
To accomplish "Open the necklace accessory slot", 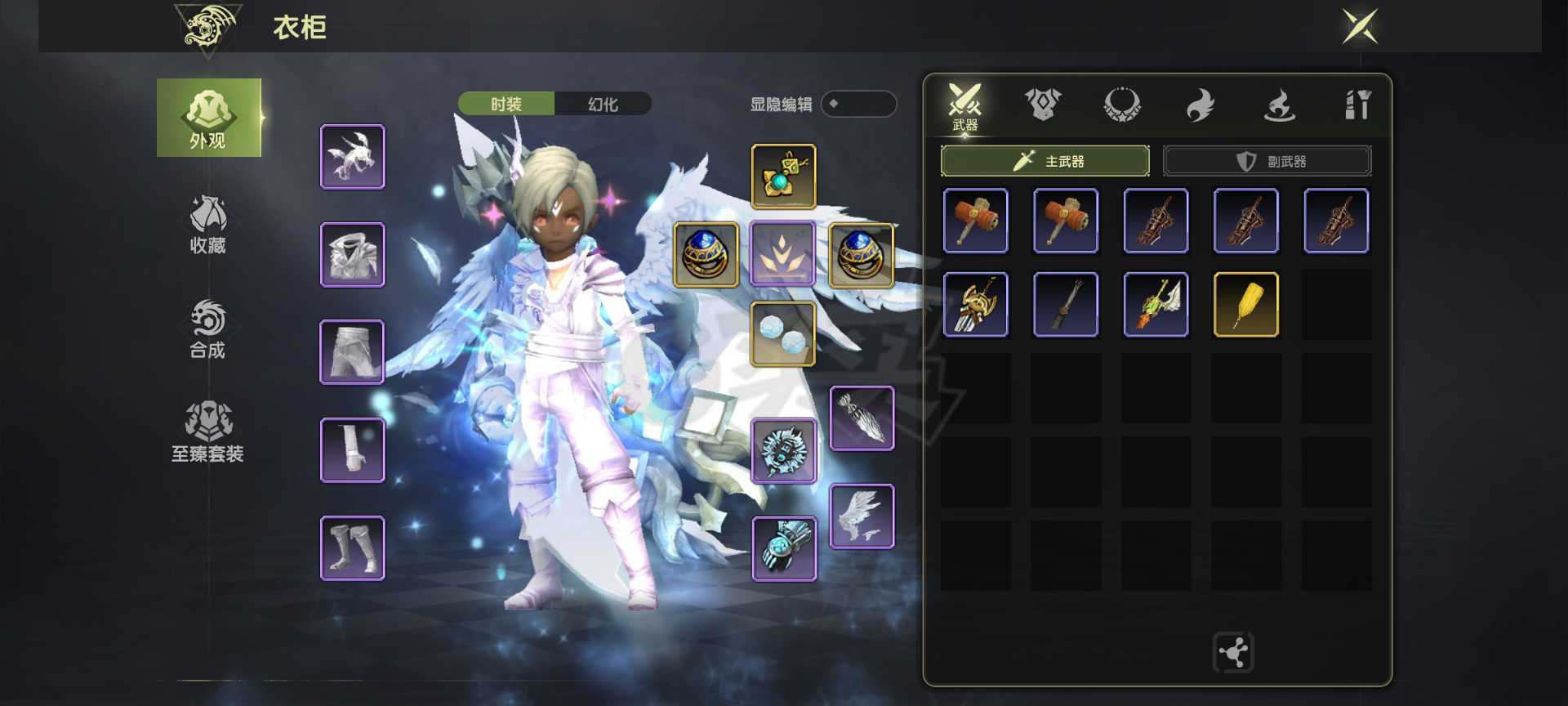I will pyautogui.click(x=783, y=176).
